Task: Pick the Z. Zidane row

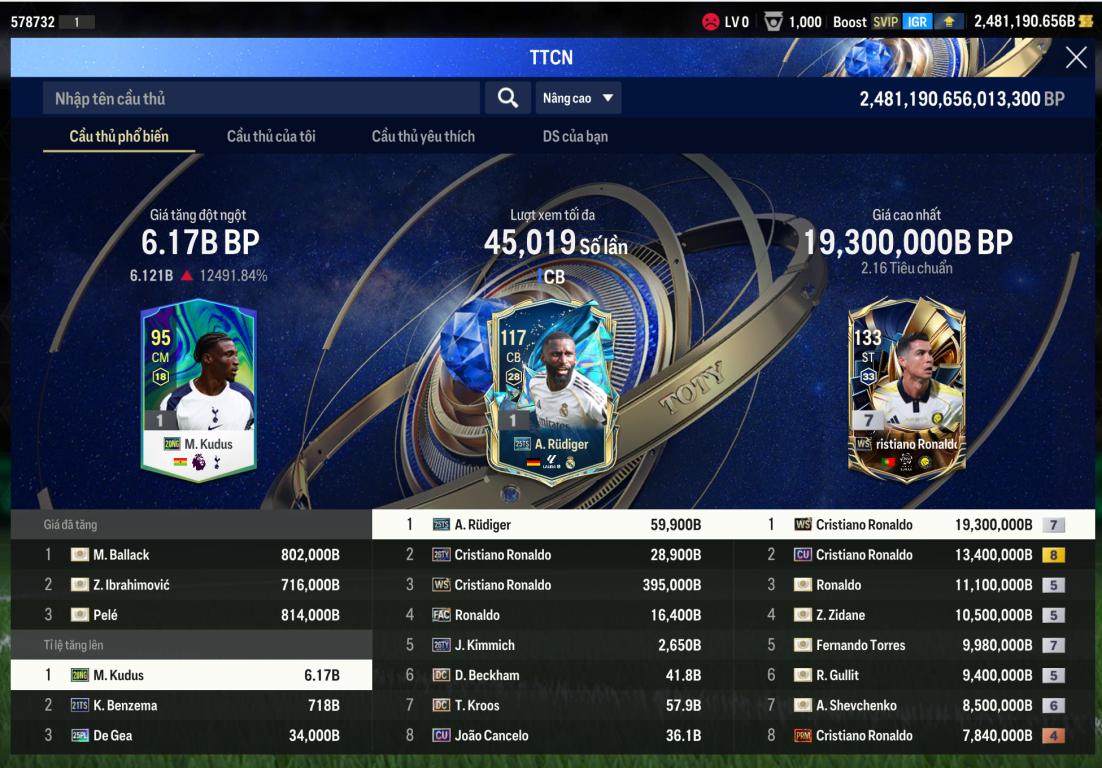Action: pos(914,615)
